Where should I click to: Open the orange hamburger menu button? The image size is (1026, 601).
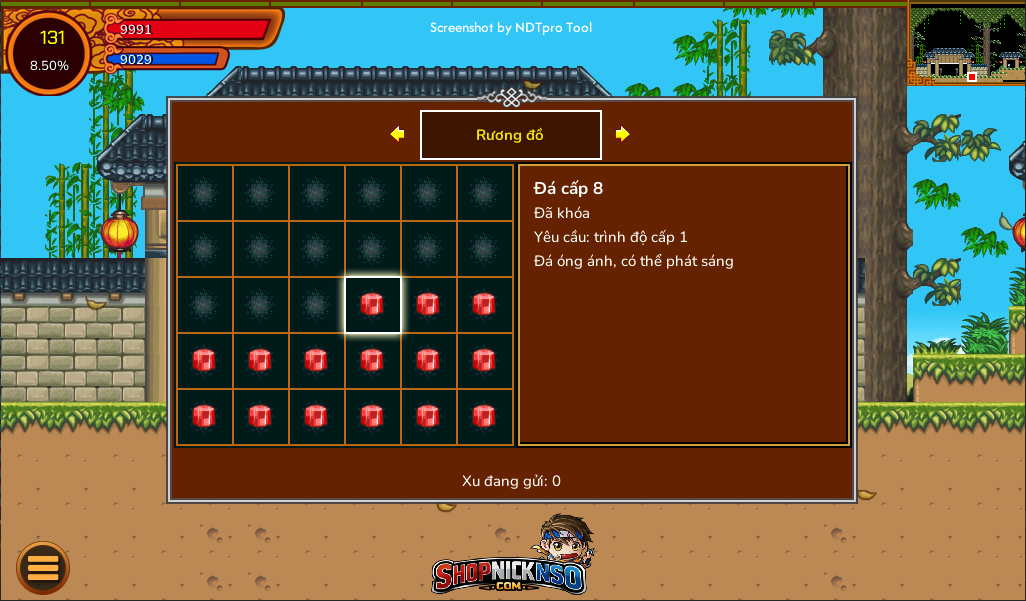(x=43, y=568)
